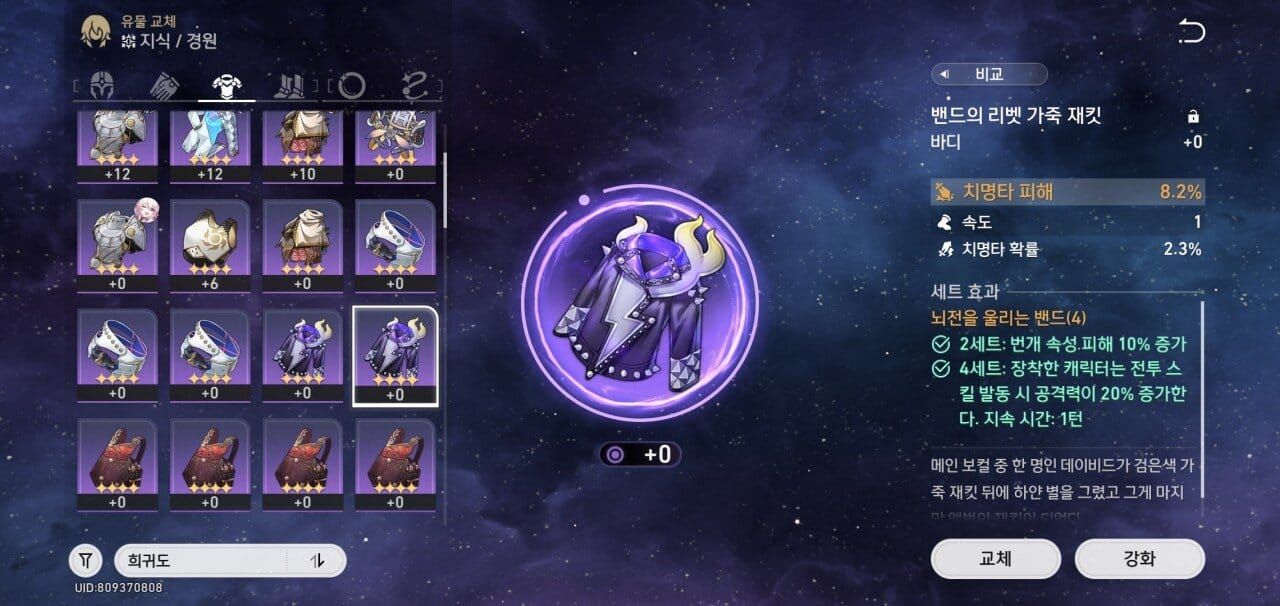Select the golden sun-emblem armor at +6
The width and height of the screenshot is (1280, 606).
click(209, 246)
